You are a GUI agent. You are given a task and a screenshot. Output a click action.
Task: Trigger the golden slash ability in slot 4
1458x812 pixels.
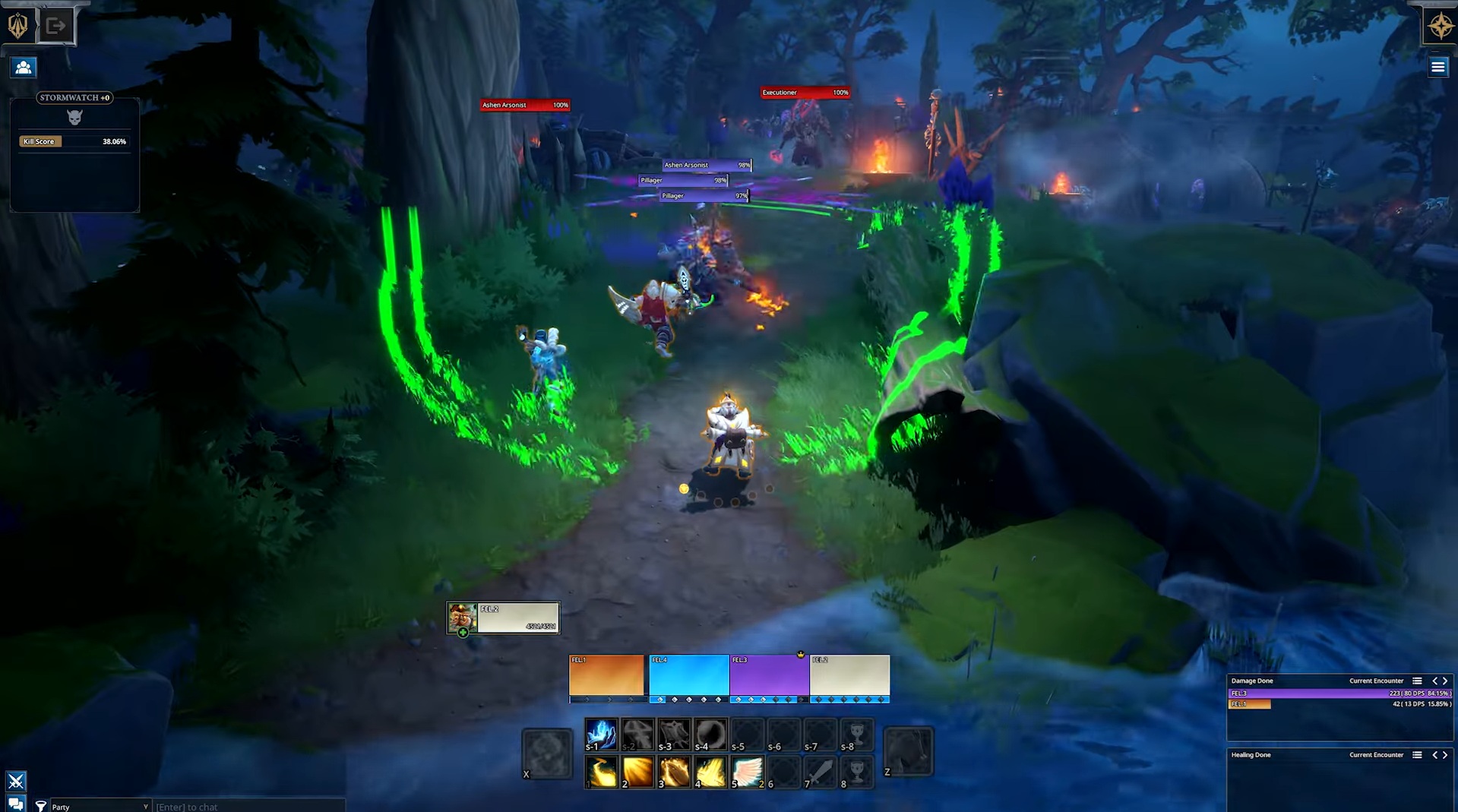(710, 772)
